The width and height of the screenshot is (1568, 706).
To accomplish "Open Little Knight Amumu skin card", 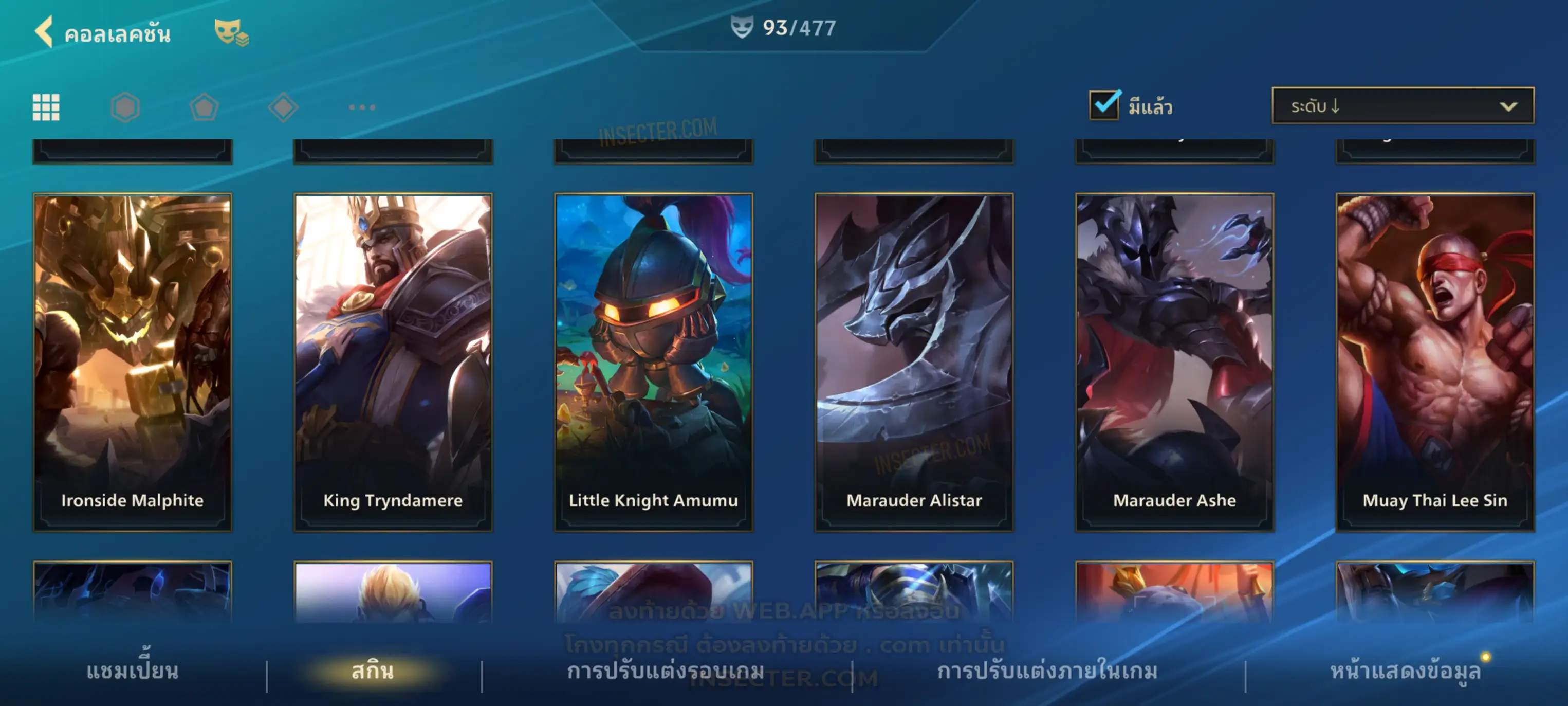I will (653, 362).
